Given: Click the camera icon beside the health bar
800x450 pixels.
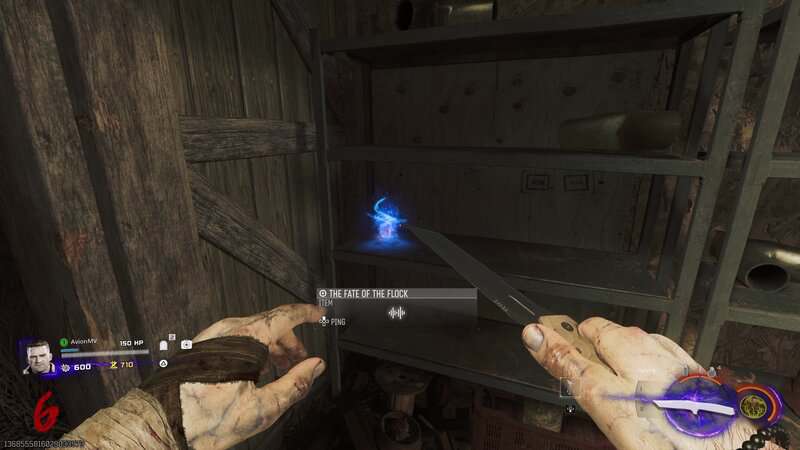Looking at the screenshot, I should click(x=186, y=345).
